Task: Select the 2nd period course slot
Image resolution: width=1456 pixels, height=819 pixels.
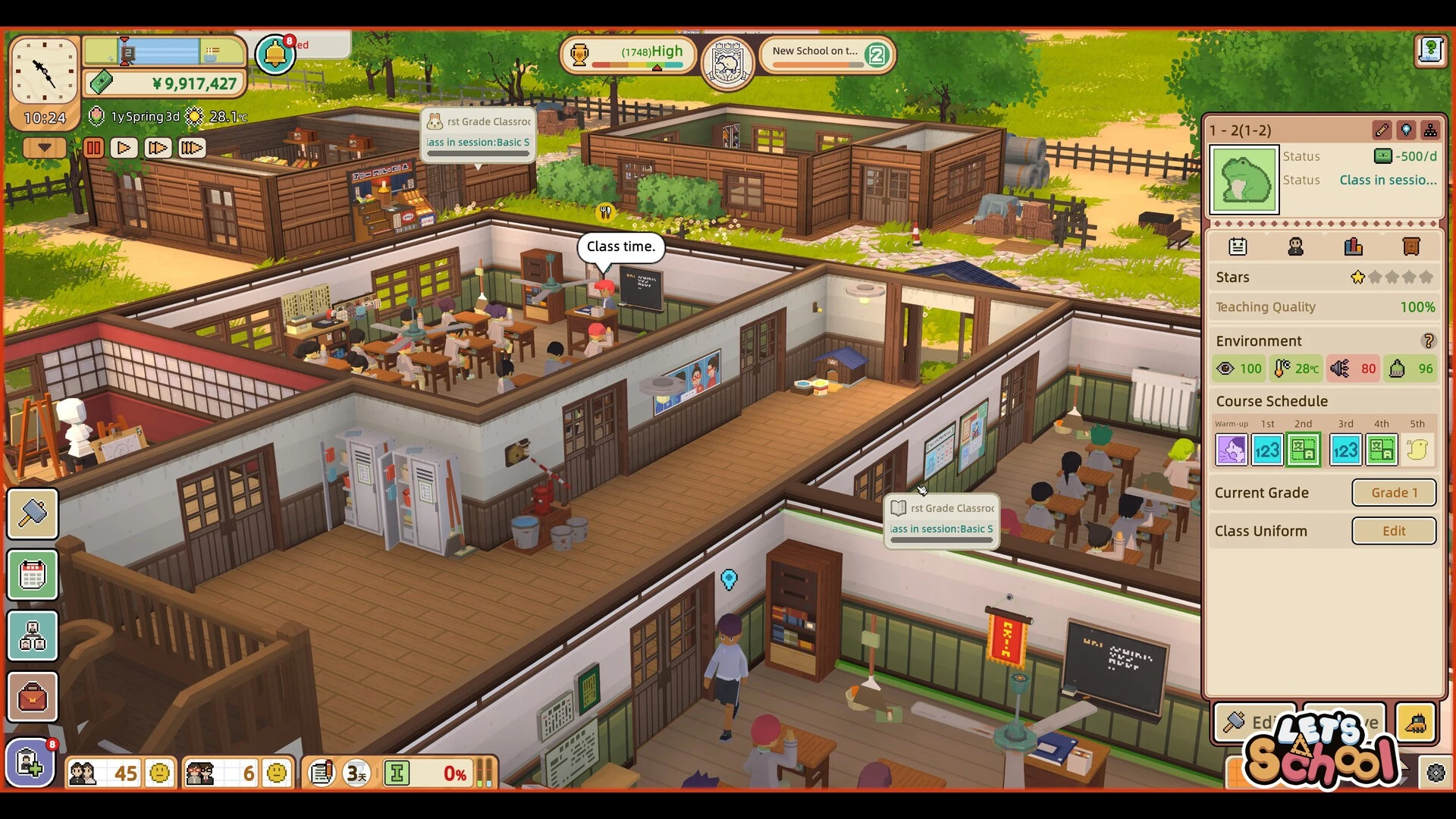Action: pos(1303,450)
